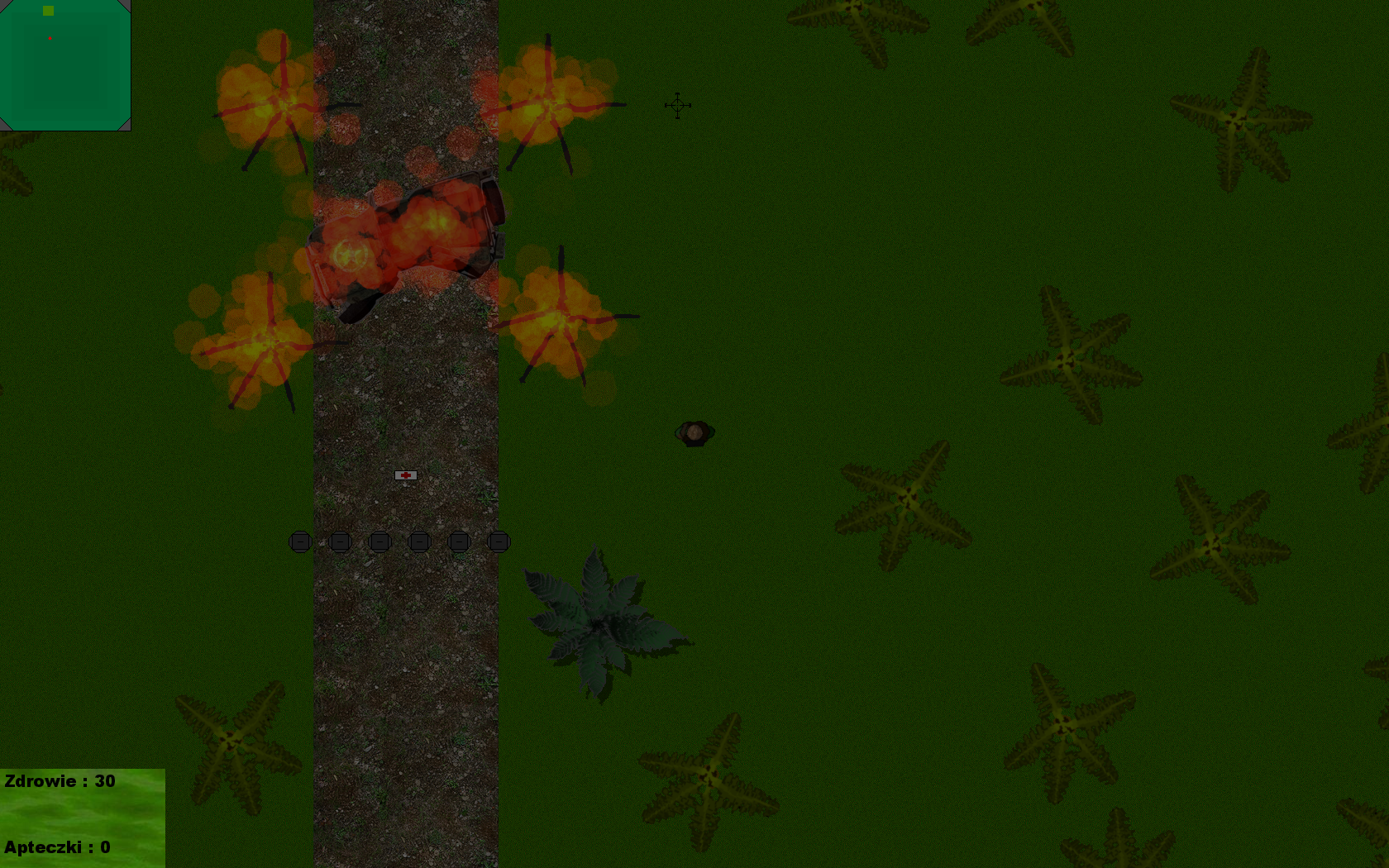Image resolution: width=1389 pixels, height=868 pixels.
Task: Click the green minimap panel
Action: pyautogui.click(x=65, y=65)
